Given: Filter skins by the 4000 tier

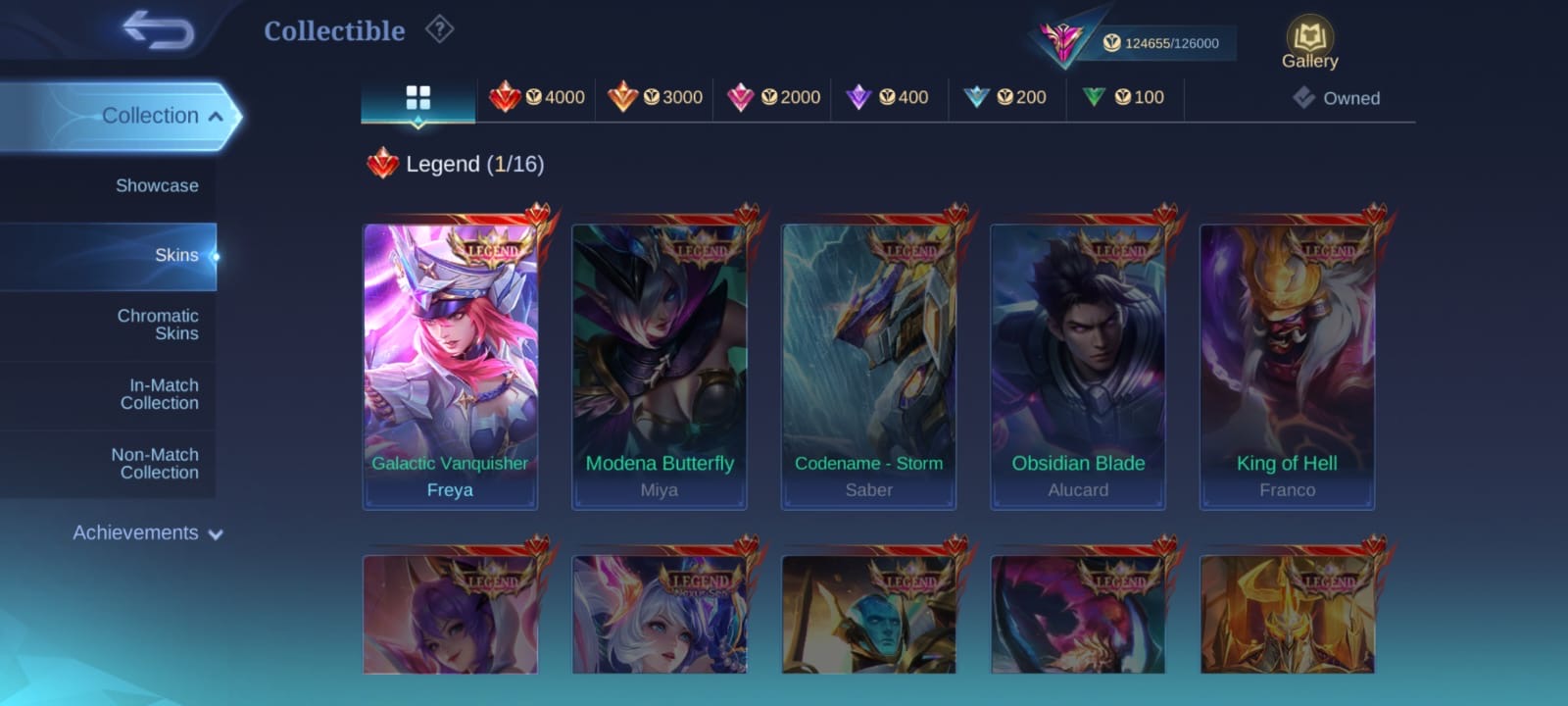Looking at the screenshot, I should 537,97.
